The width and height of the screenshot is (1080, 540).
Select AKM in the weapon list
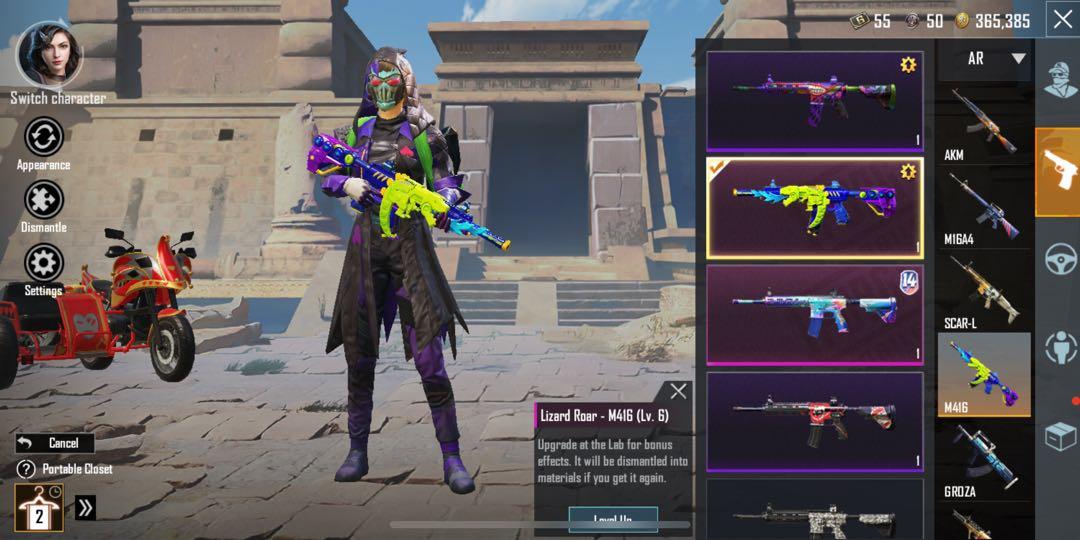[x=985, y=123]
